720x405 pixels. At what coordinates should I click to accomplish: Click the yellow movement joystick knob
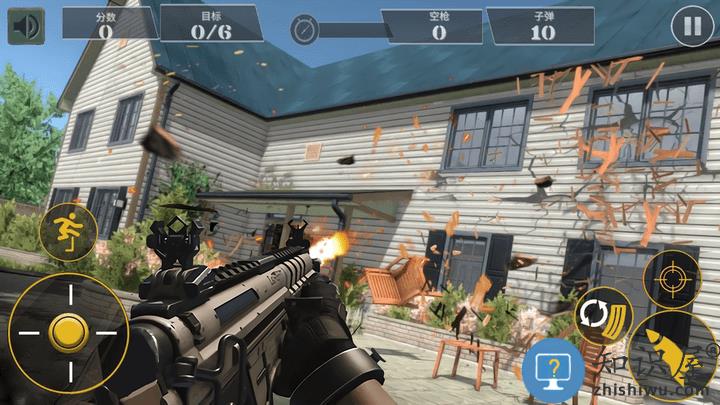69,330
